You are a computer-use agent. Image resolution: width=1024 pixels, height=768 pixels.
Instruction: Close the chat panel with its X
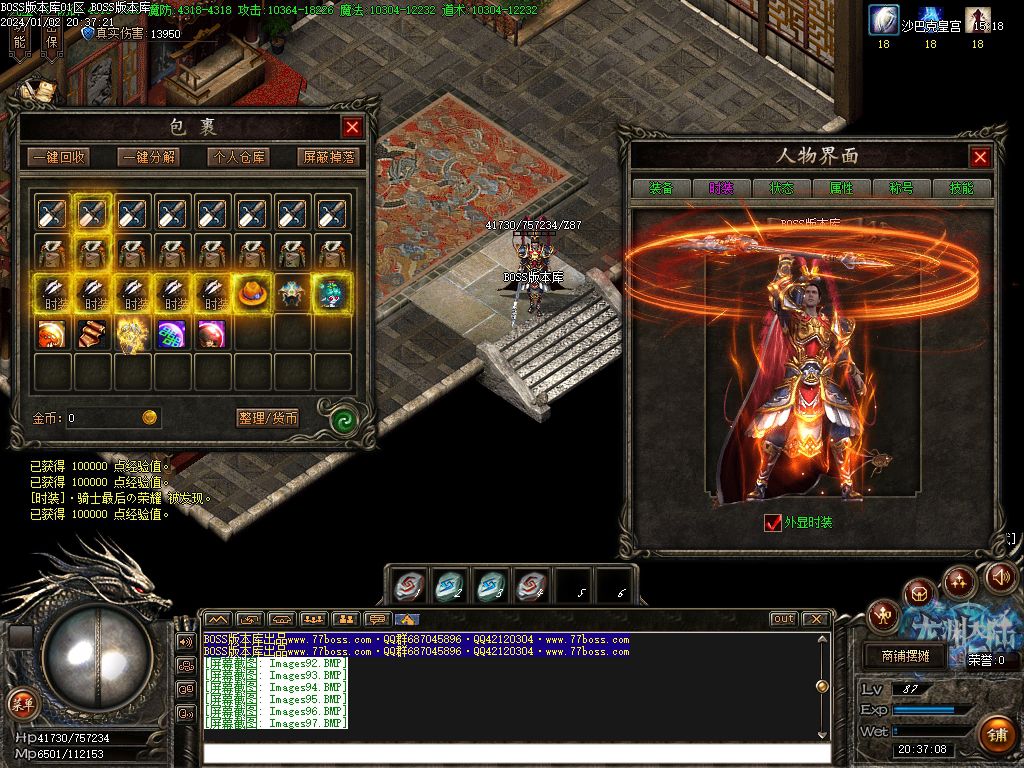click(x=816, y=619)
